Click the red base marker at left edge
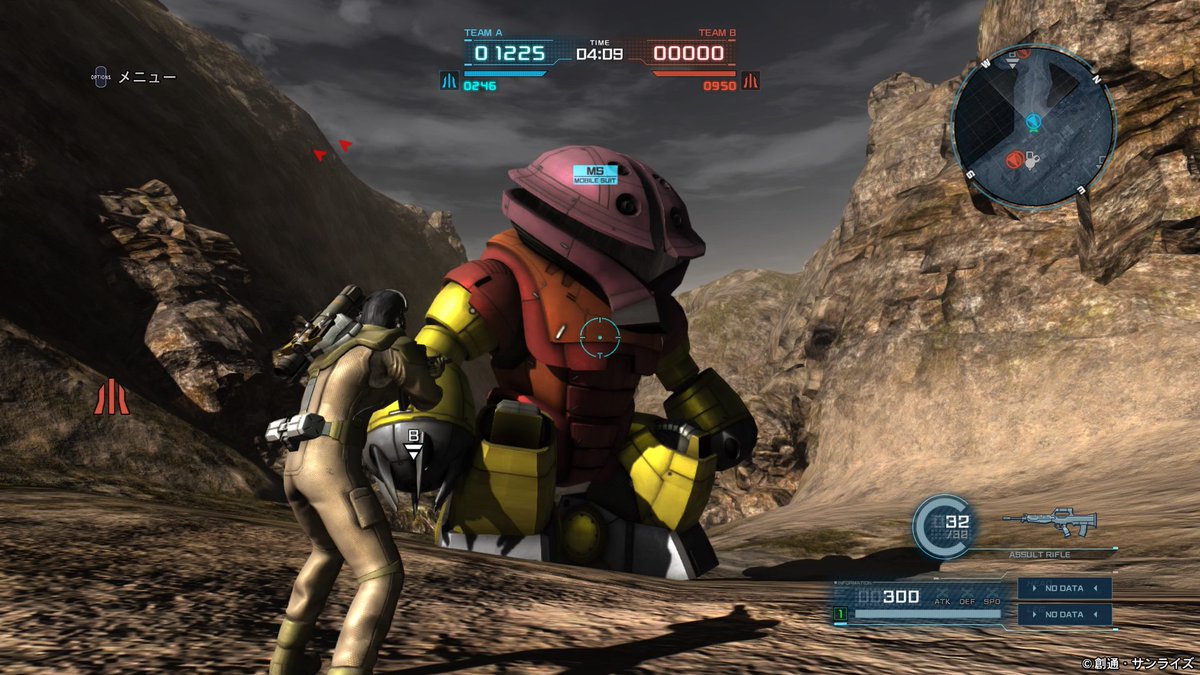The height and width of the screenshot is (675, 1200). click(x=111, y=397)
